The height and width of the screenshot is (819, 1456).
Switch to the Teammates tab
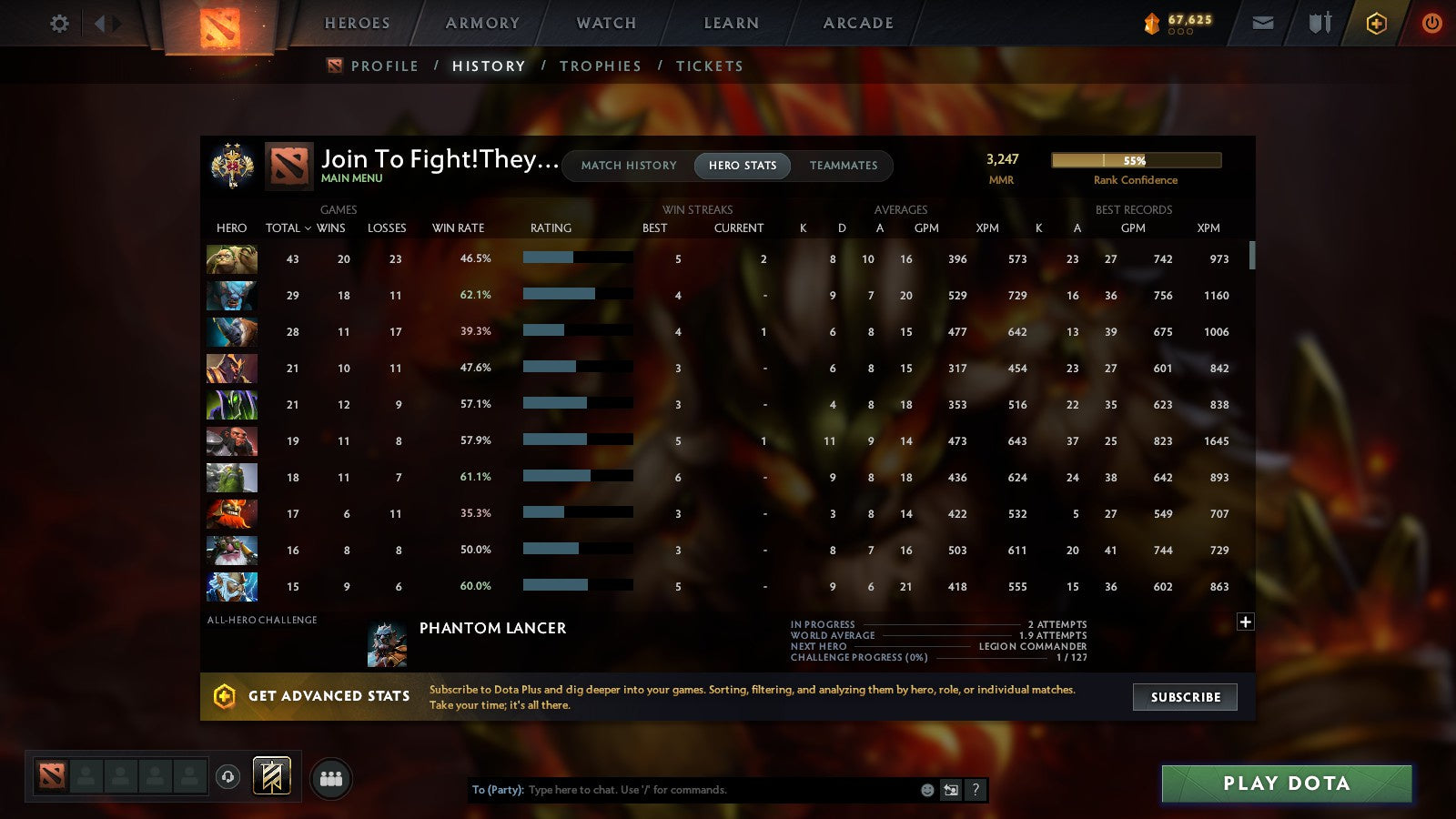click(x=844, y=166)
